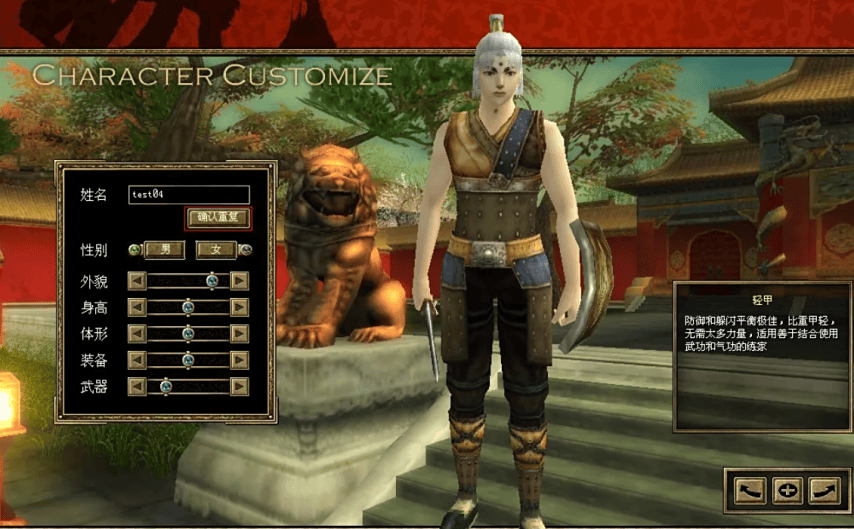The image size is (854, 529).
Task: Increase 外貌 appearance with the right arrow
Action: [239, 281]
